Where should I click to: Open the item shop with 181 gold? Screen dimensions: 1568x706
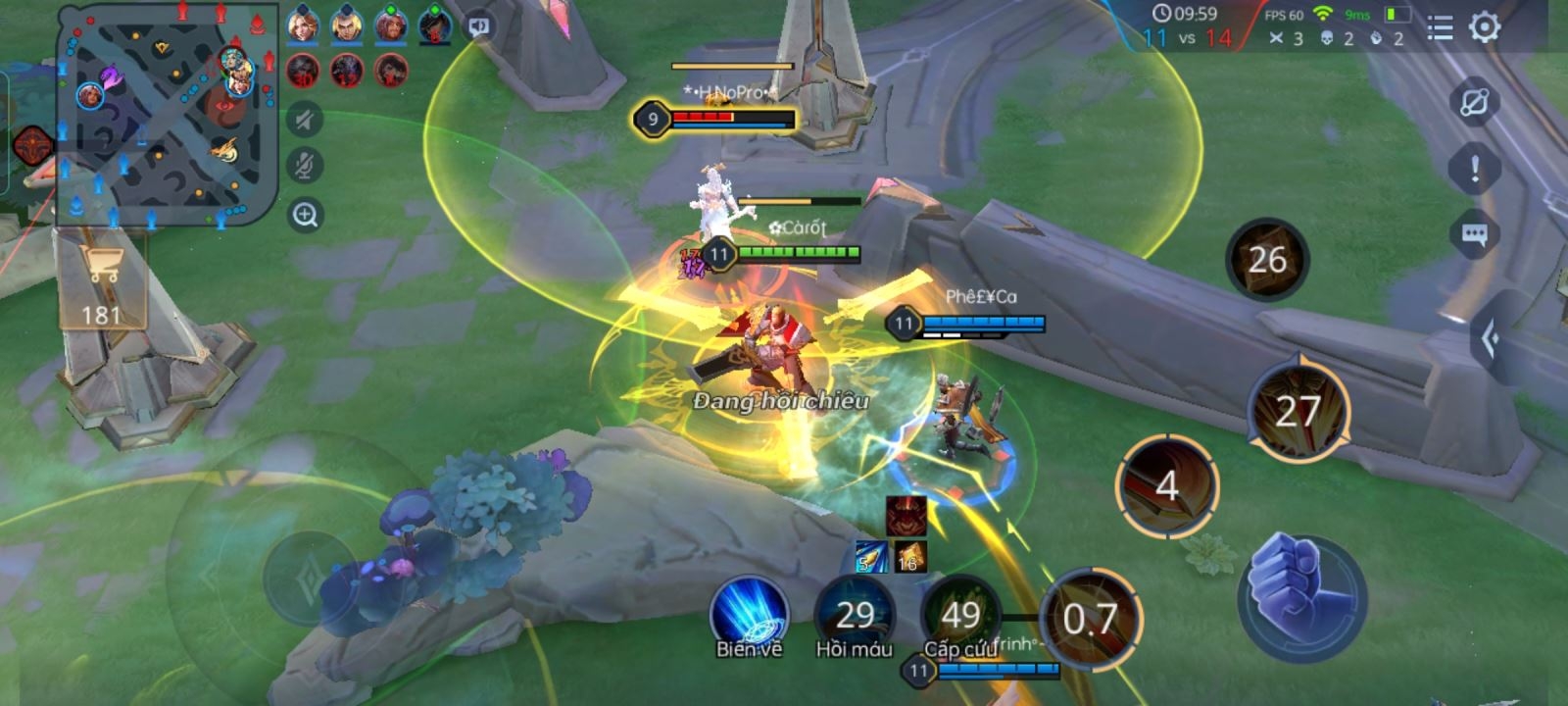pyautogui.click(x=101, y=286)
